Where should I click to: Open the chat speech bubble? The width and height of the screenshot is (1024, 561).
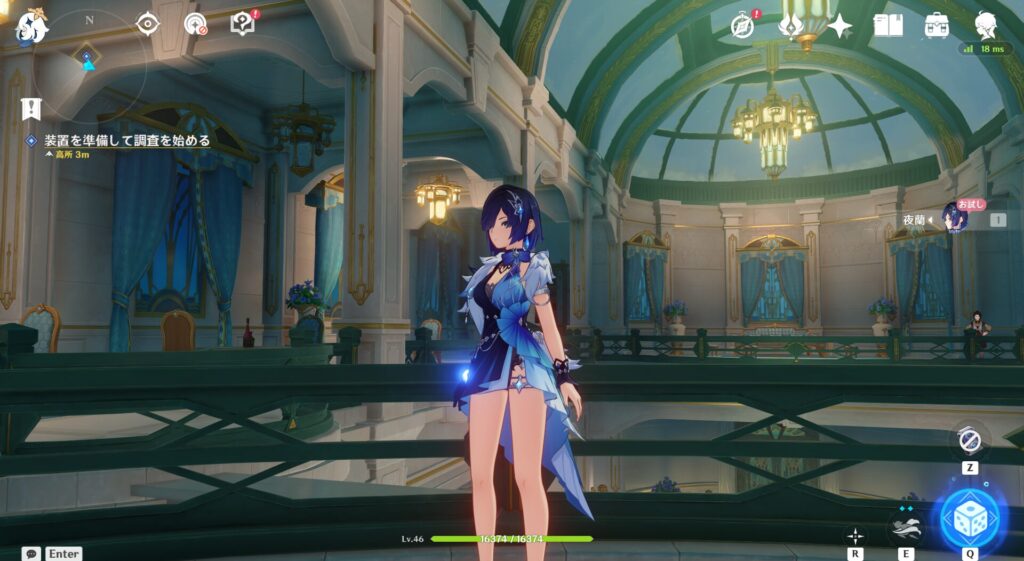click(x=31, y=553)
